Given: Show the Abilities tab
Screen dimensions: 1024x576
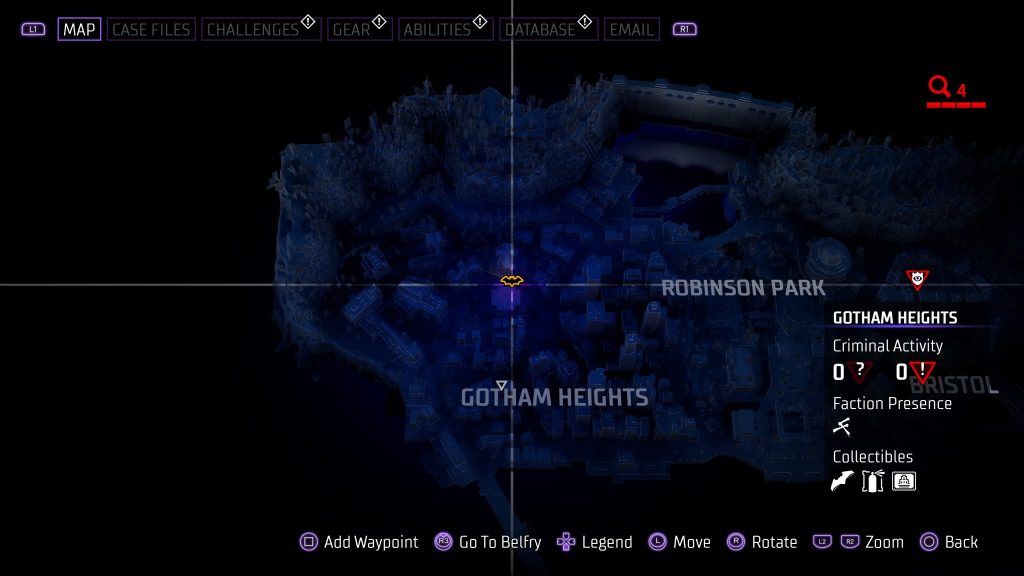Looking at the screenshot, I should pos(436,29).
